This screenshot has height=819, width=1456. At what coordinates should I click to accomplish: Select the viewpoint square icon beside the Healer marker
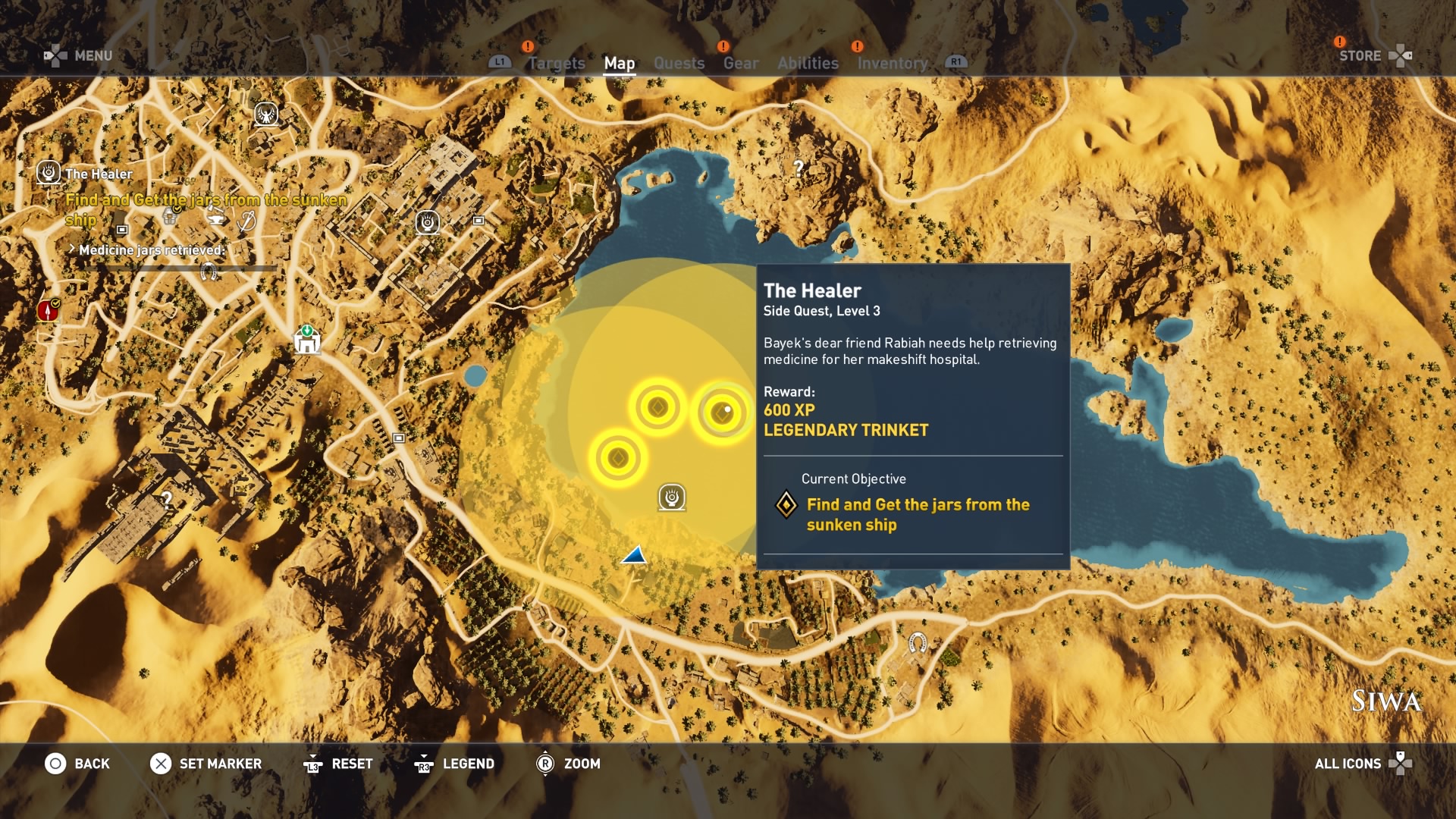[478, 221]
